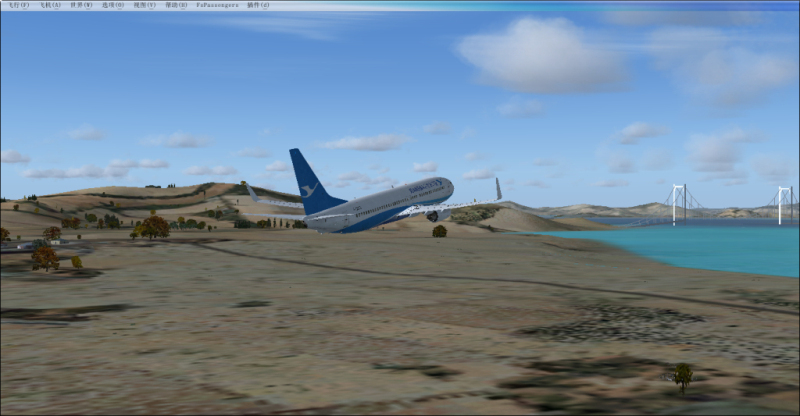Image resolution: width=800 pixels, height=416 pixels.
Task: Open the 插件 add-ons menu
Action: (x=258, y=5)
